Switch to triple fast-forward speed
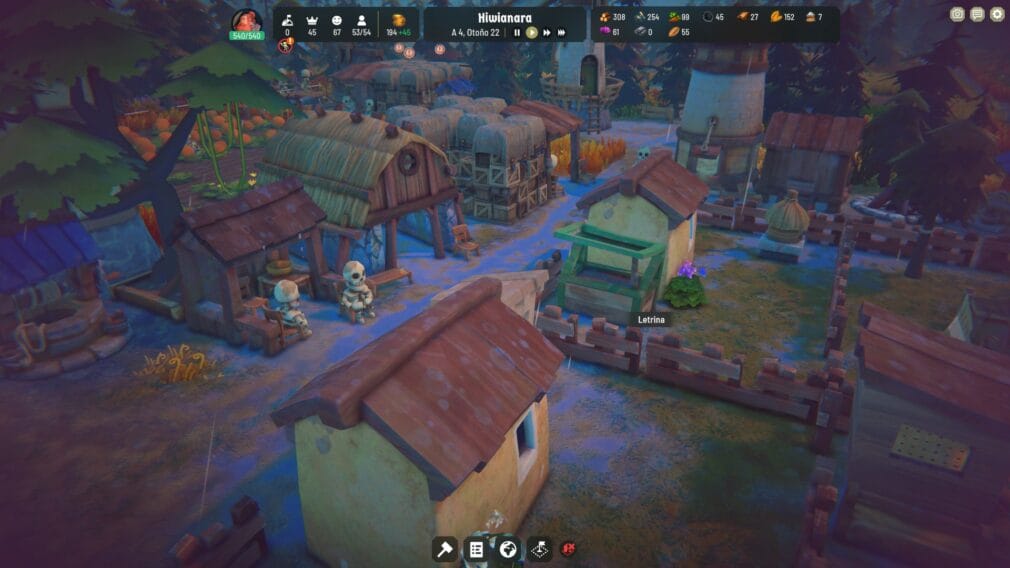This screenshot has height=568, width=1010. click(562, 32)
